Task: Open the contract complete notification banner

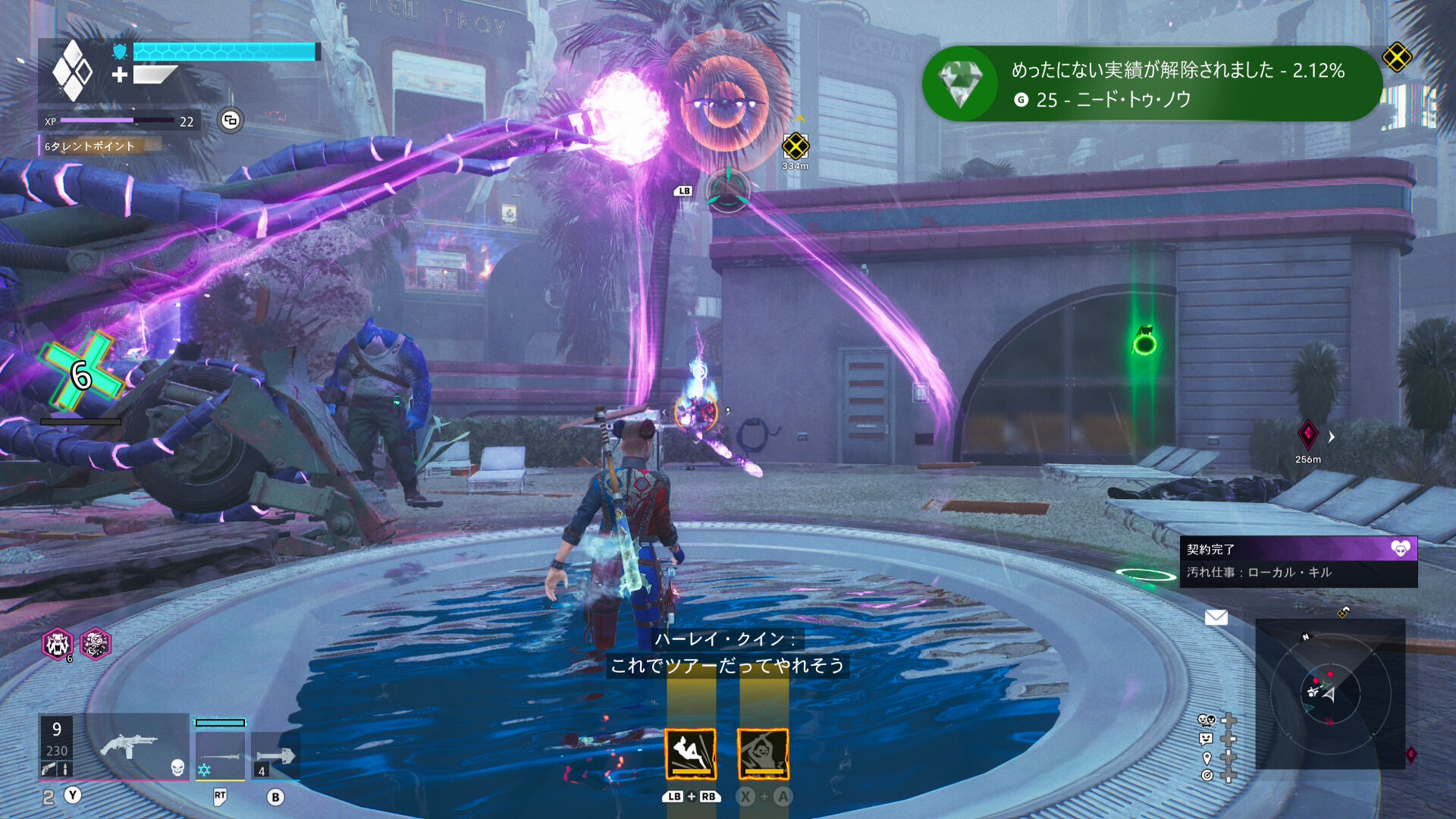Action: (1298, 561)
